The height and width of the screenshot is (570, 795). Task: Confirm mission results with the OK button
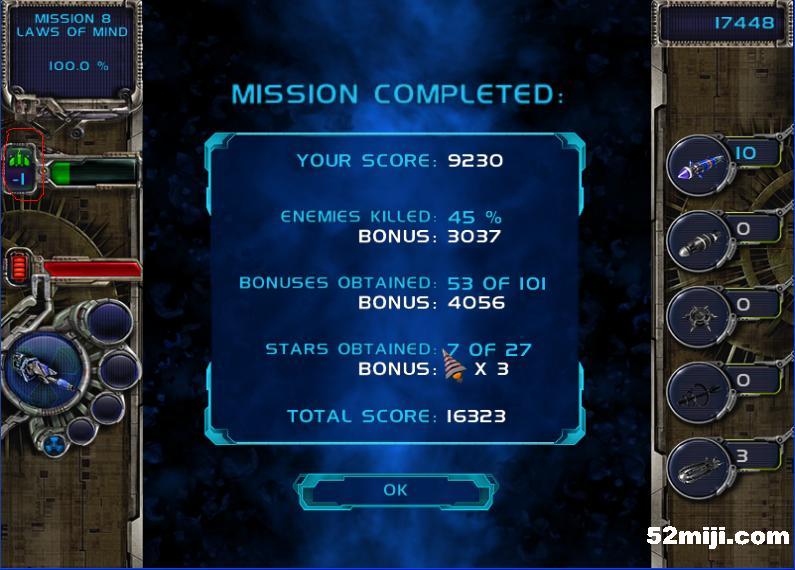pyautogui.click(x=396, y=490)
